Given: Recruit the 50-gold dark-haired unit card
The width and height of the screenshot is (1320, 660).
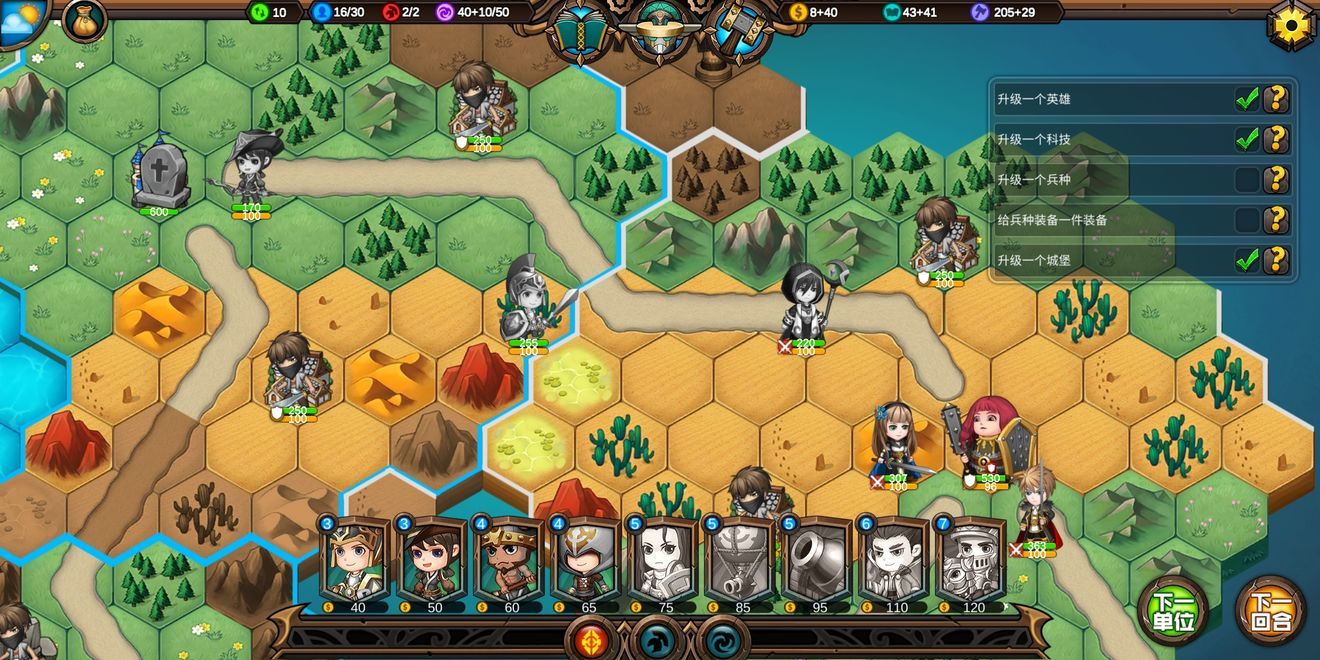Looking at the screenshot, I should tap(429, 562).
